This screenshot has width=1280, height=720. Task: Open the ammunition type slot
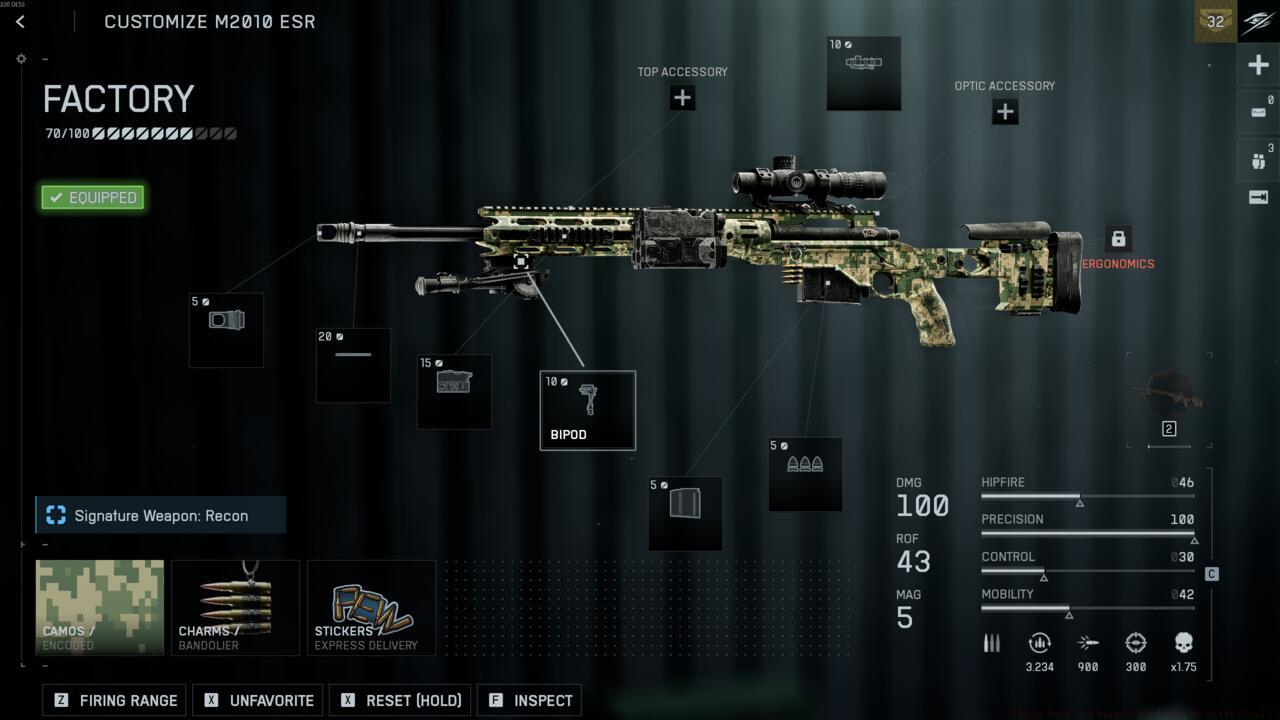(805, 474)
